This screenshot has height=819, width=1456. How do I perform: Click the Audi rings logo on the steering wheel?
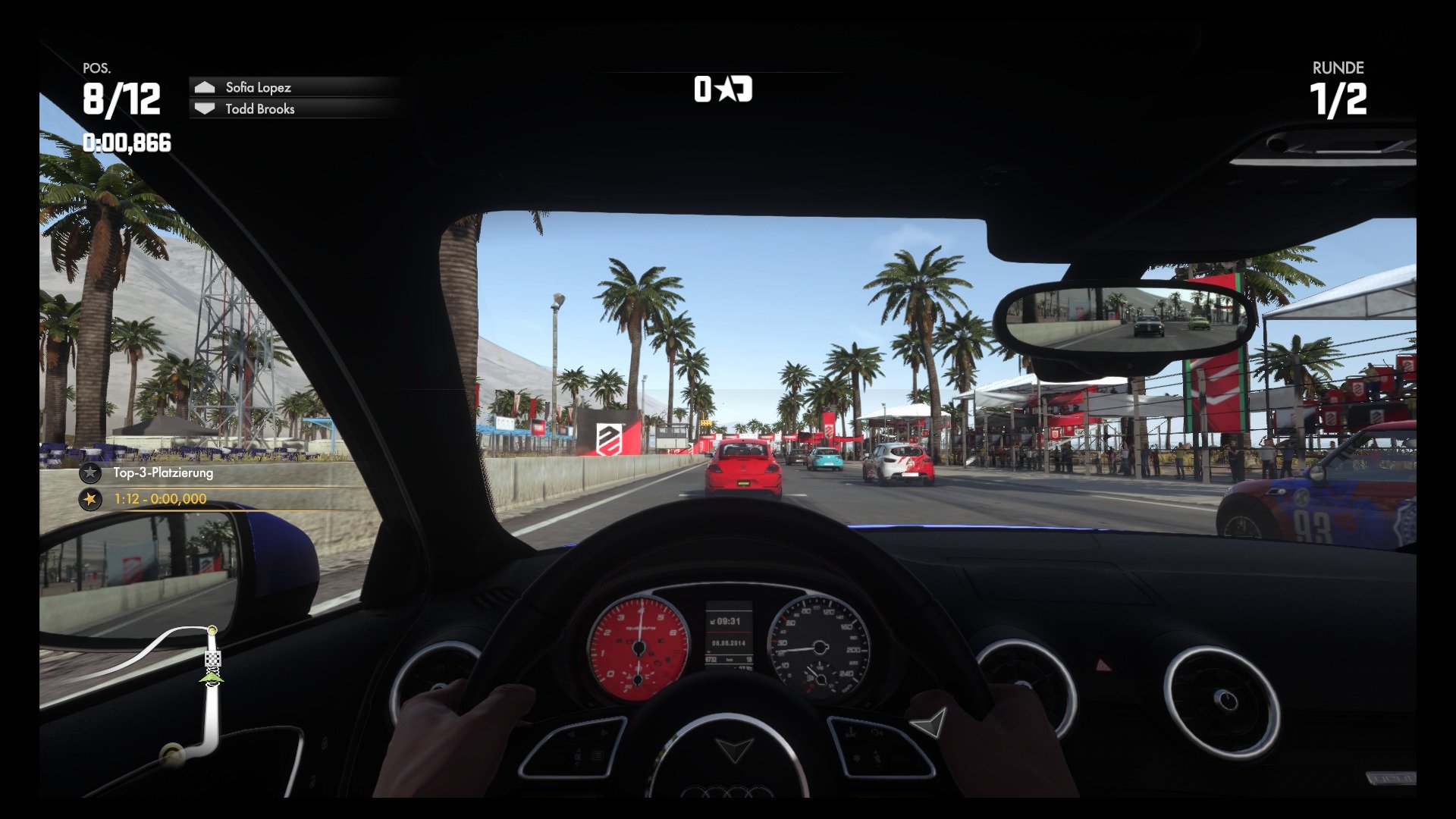point(729,791)
